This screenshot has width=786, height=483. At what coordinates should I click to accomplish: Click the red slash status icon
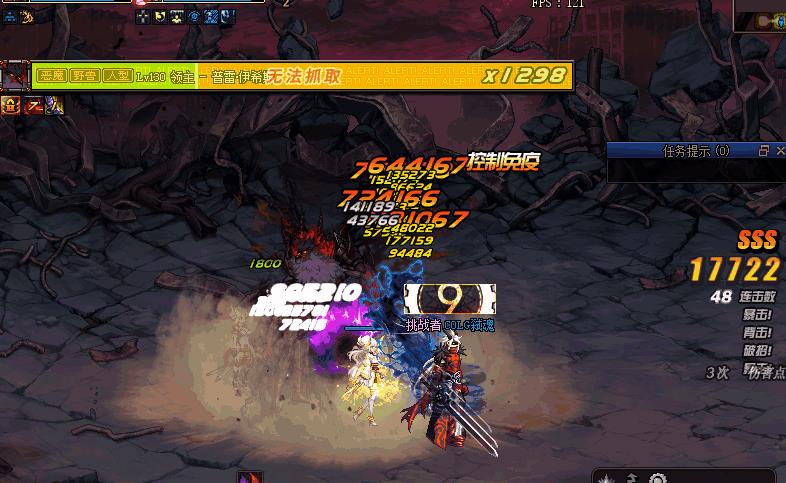33,104
